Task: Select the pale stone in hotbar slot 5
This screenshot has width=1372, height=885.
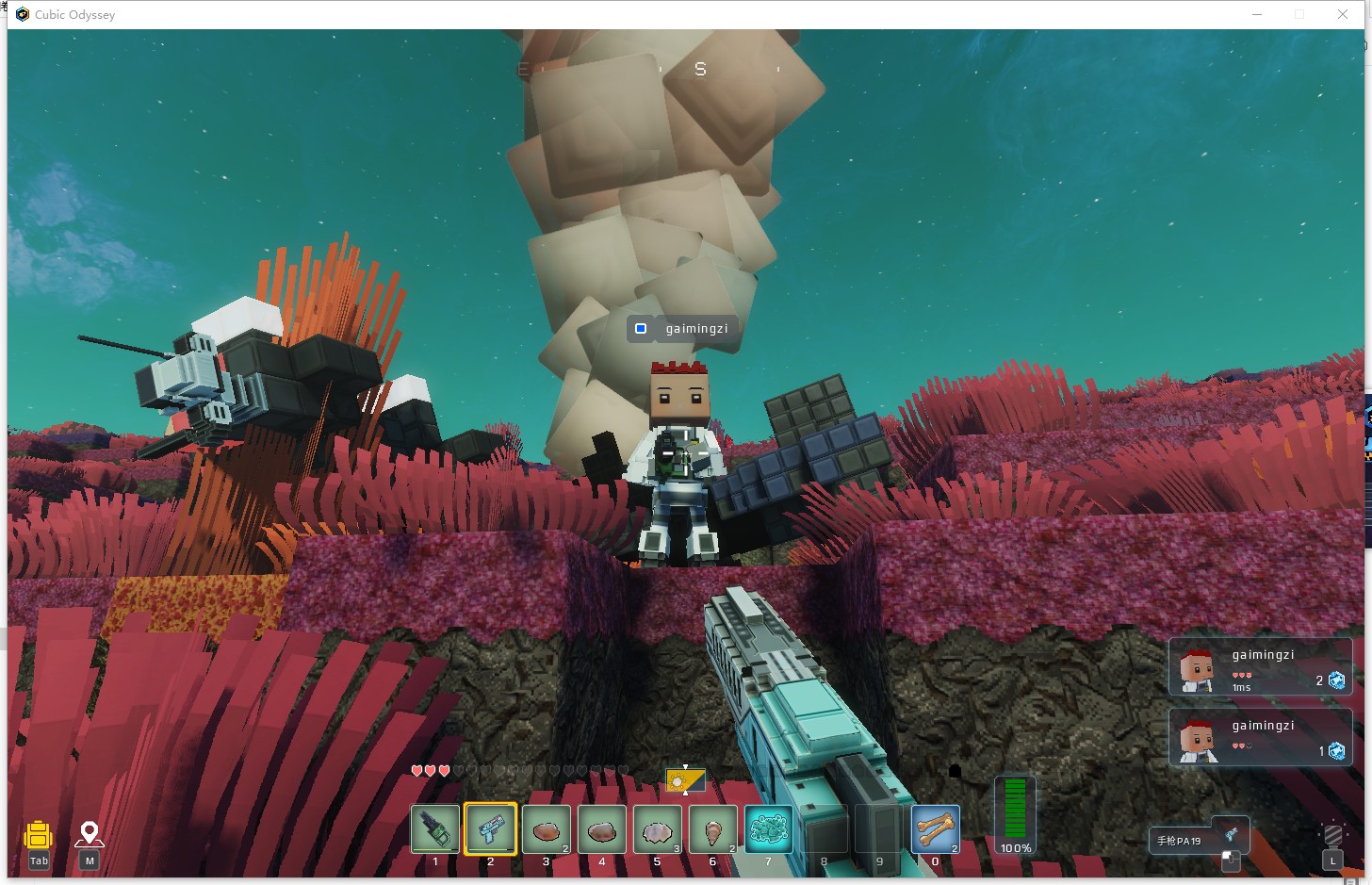Action: (x=657, y=829)
